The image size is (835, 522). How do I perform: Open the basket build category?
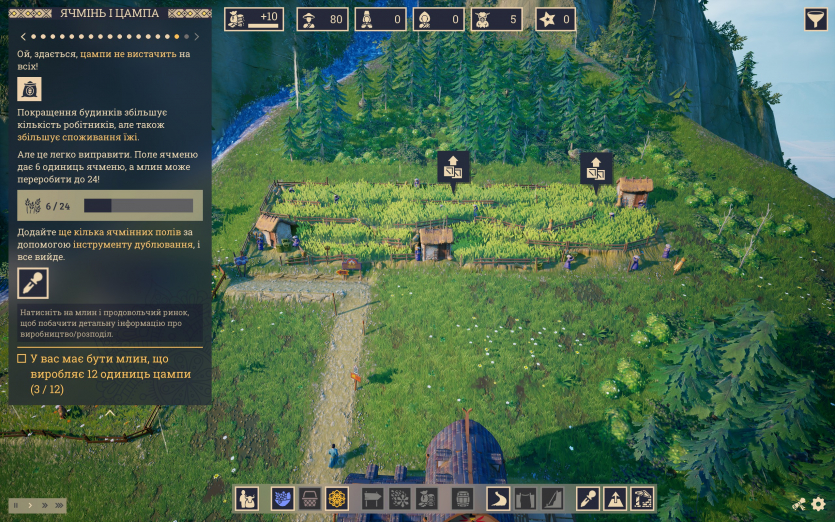click(x=309, y=498)
